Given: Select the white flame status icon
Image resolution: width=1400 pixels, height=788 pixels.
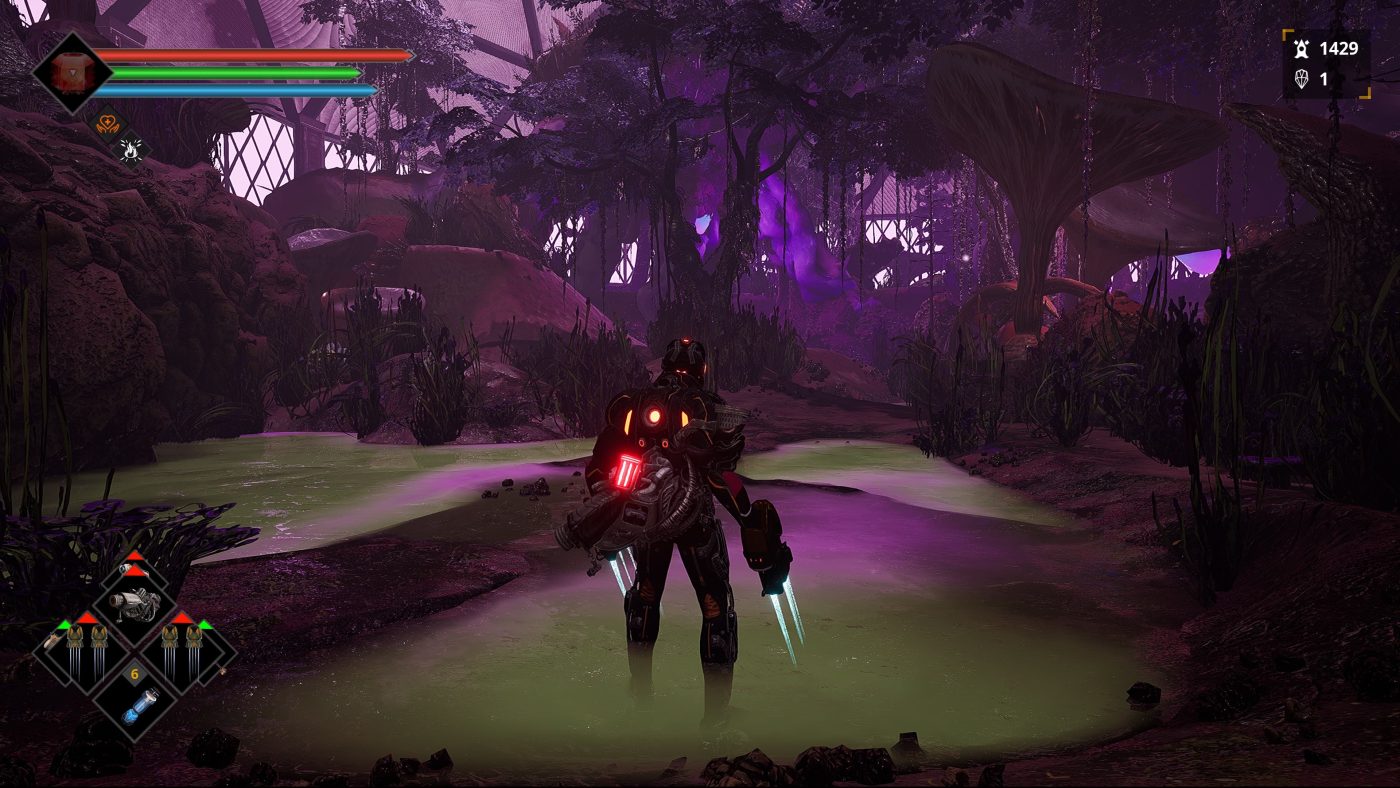Looking at the screenshot, I should [x=131, y=150].
